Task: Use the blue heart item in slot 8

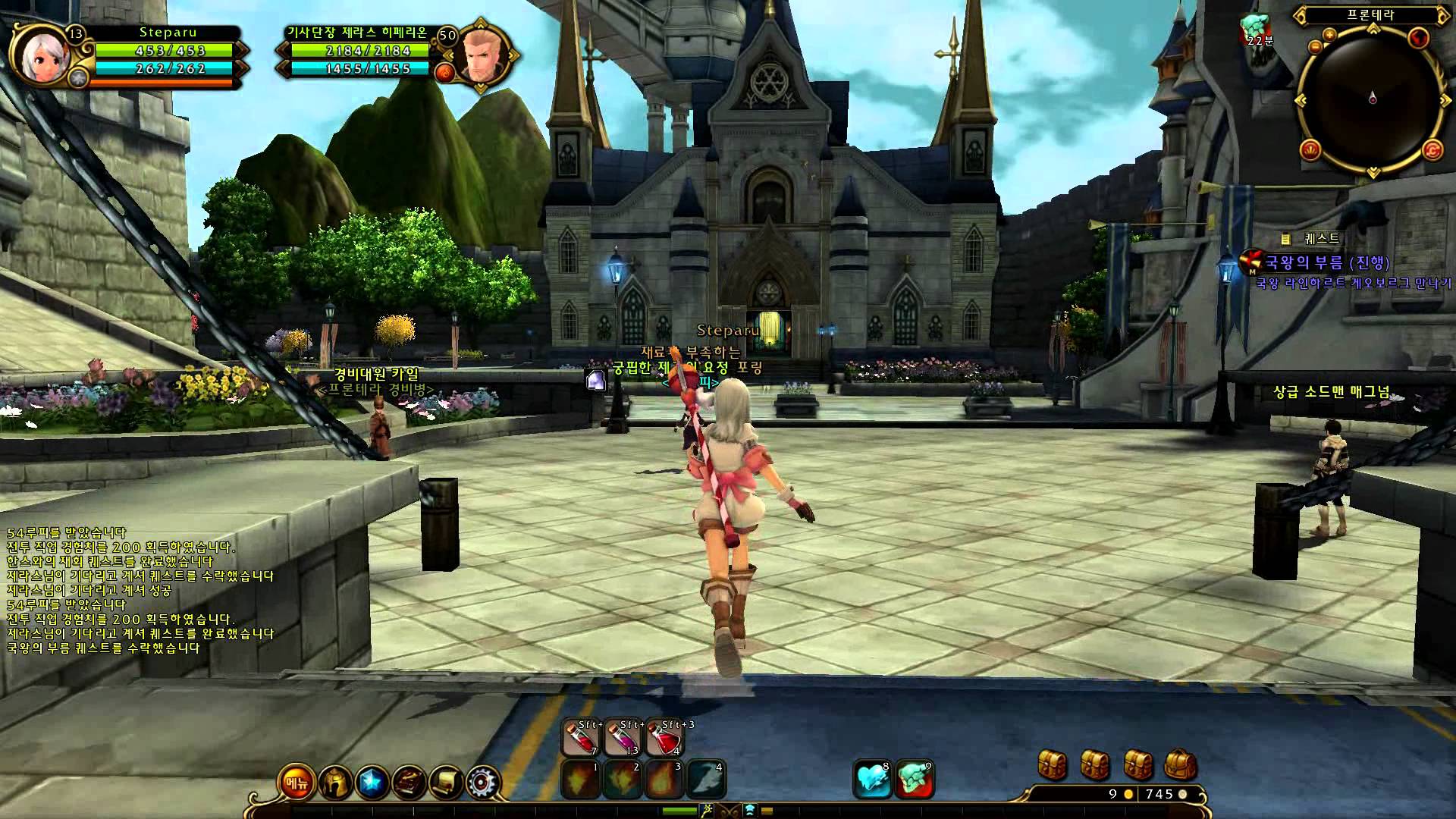Action: tap(872, 780)
